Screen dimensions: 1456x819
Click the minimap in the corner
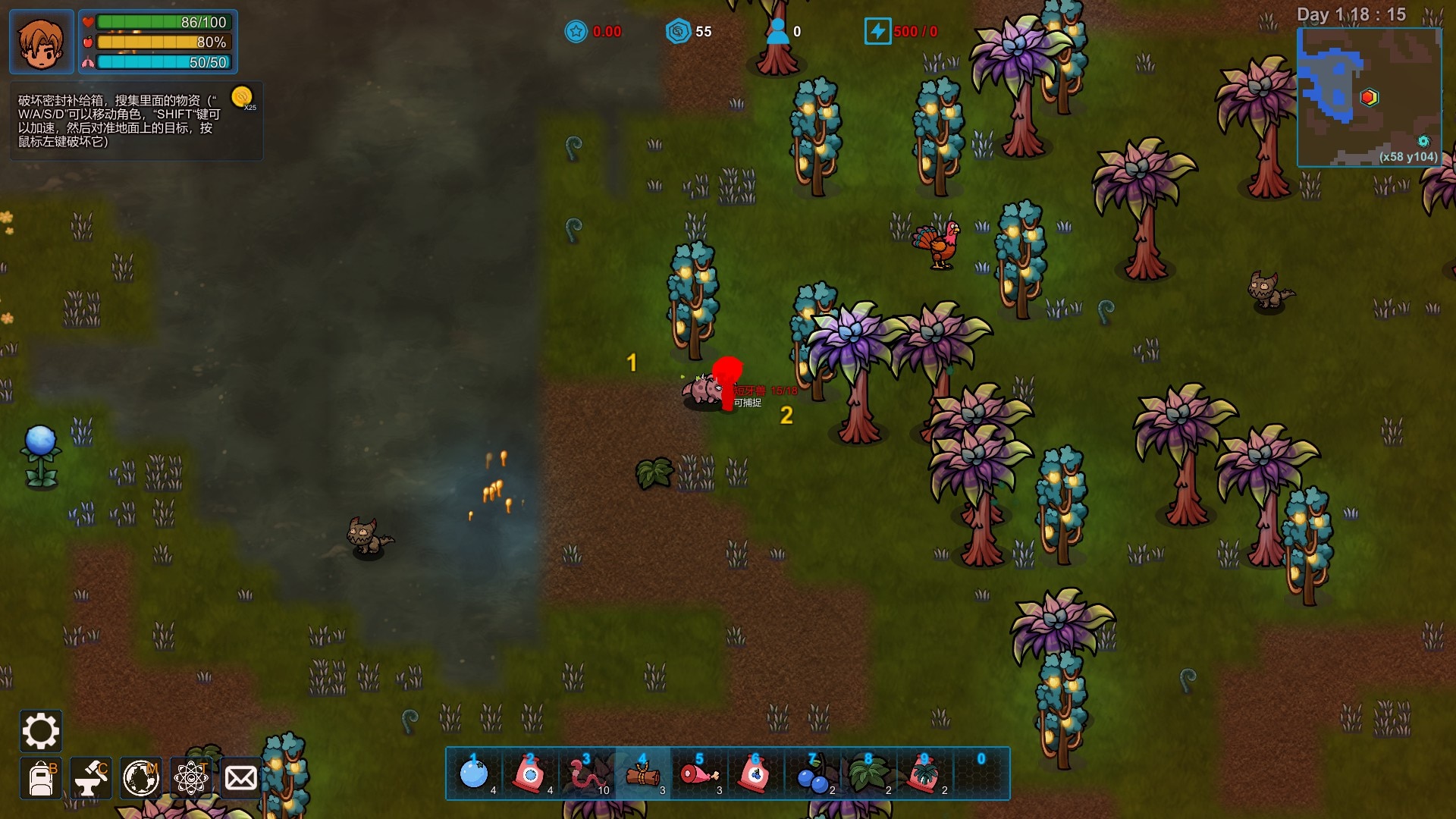[1369, 97]
